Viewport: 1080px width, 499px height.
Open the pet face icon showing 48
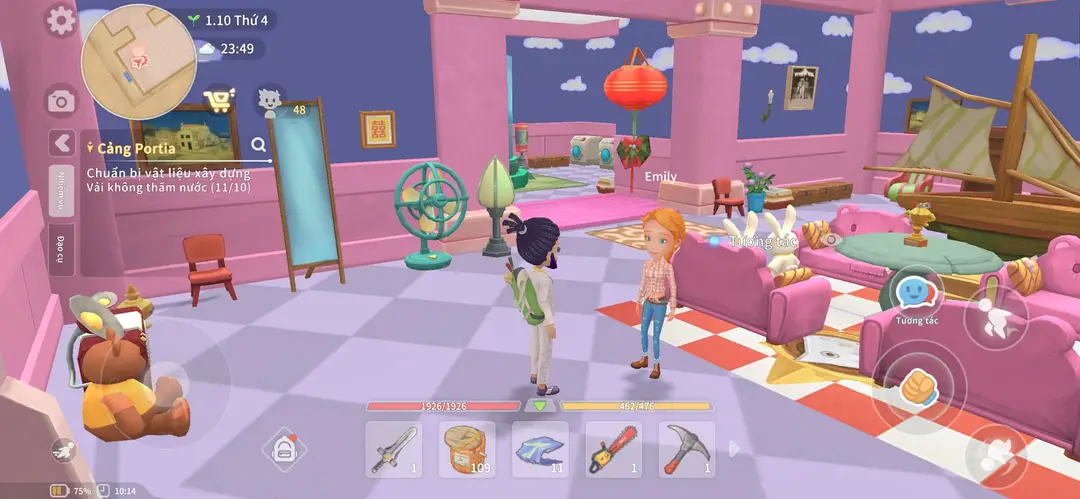pyautogui.click(x=268, y=100)
